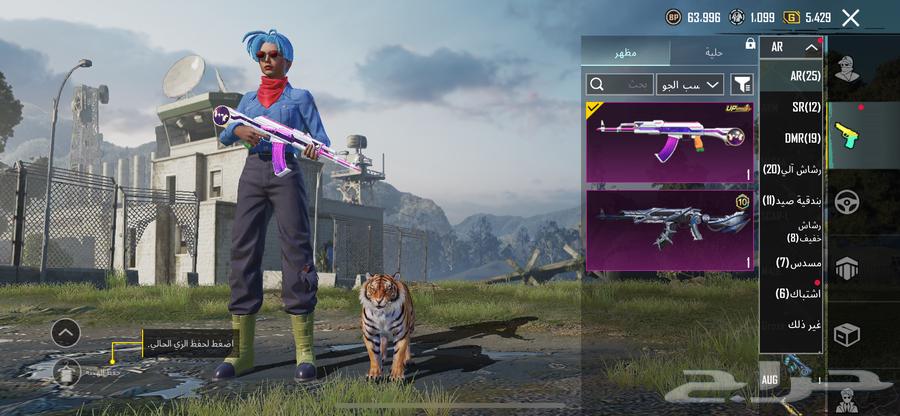Open the حلية (ornament) tab
900x416 pixels.
click(713, 51)
